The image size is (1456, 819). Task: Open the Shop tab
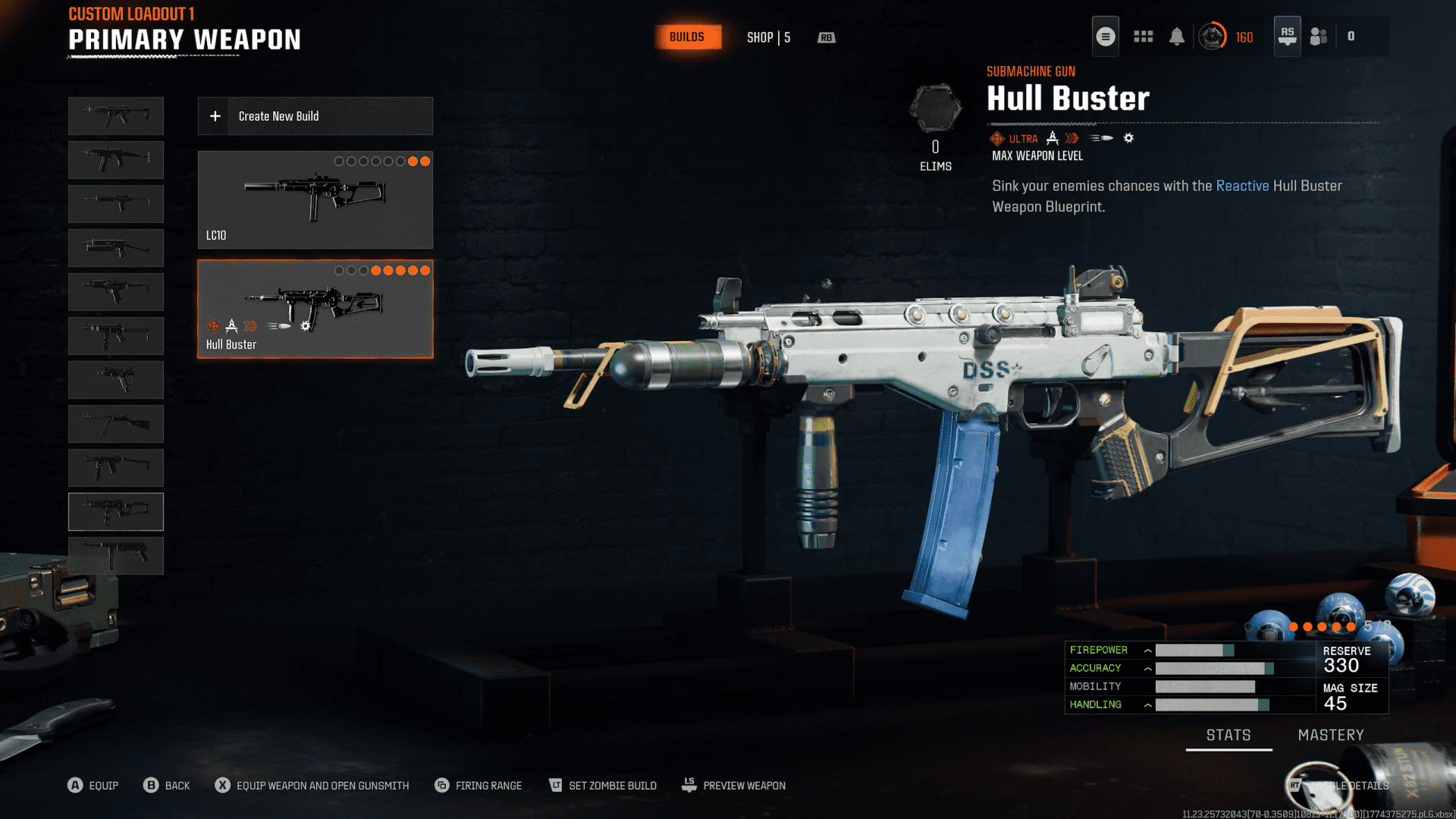coord(768,37)
